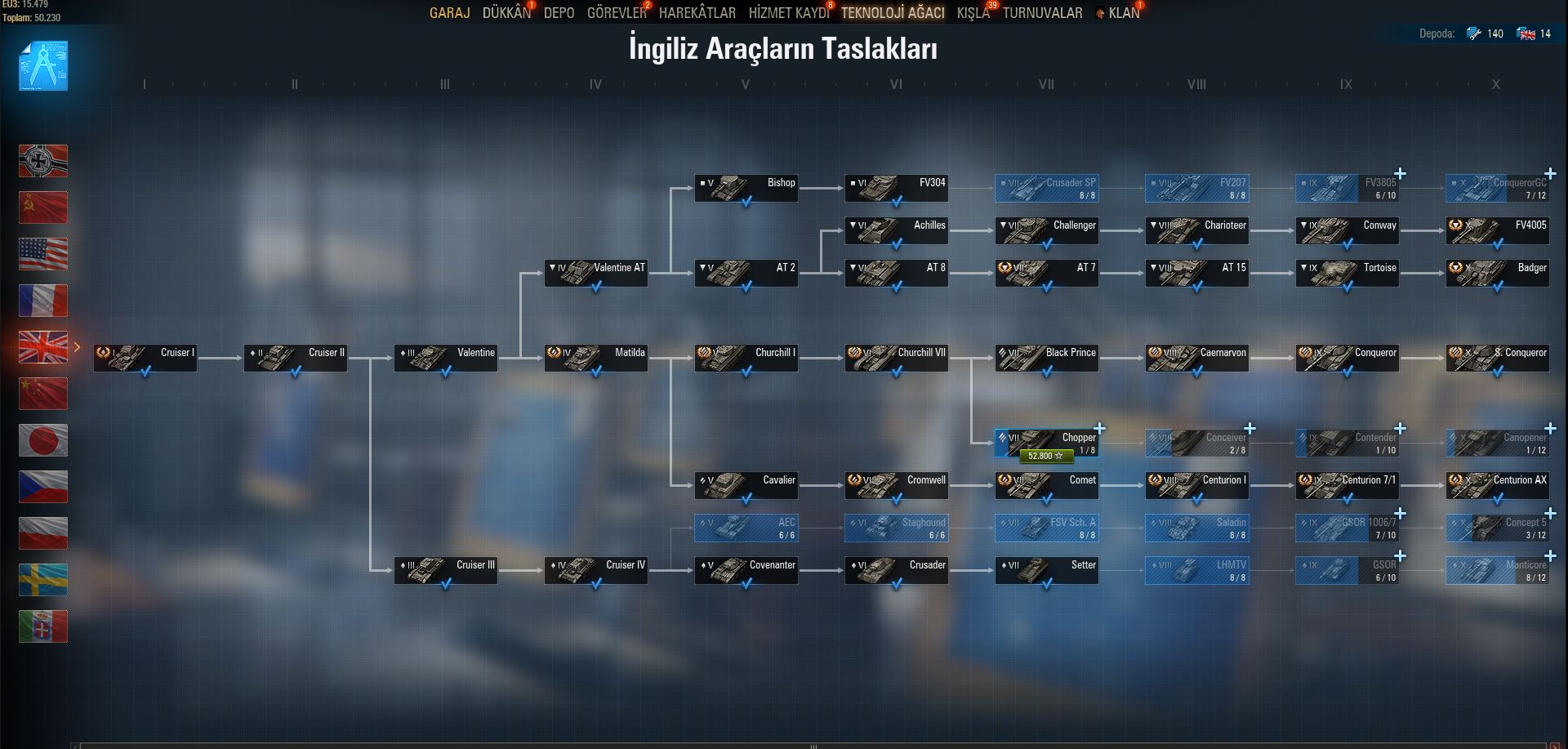The height and width of the screenshot is (749, 1568).
Task: Open the DEPO section
Action: tap(559, 13)
